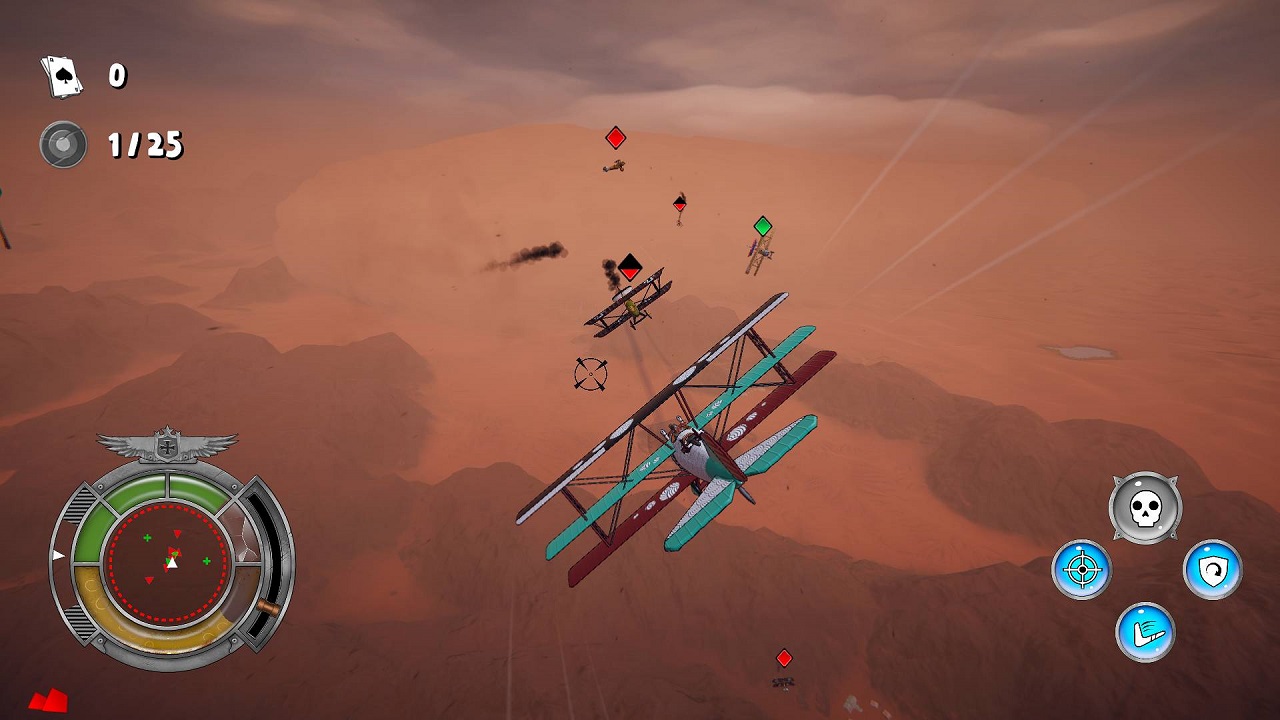Toggle the green diamond target marker
Screen dimensions: 1280x720
tap(761, 227)
